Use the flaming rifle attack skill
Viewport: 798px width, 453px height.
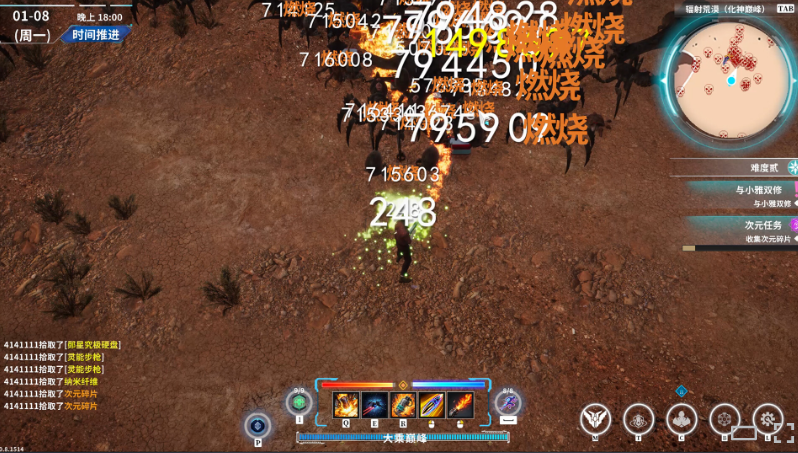tap(460, 405)
